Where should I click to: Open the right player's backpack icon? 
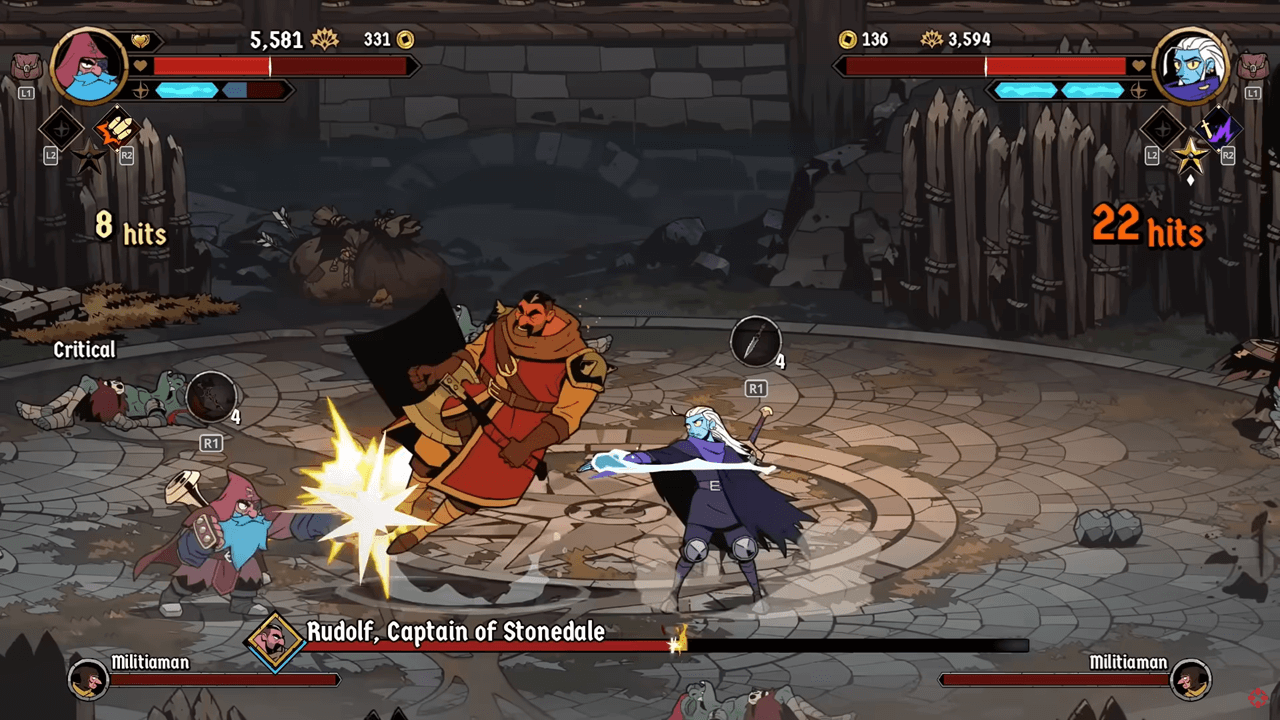pyautogui.click(x=1252, y=68)
